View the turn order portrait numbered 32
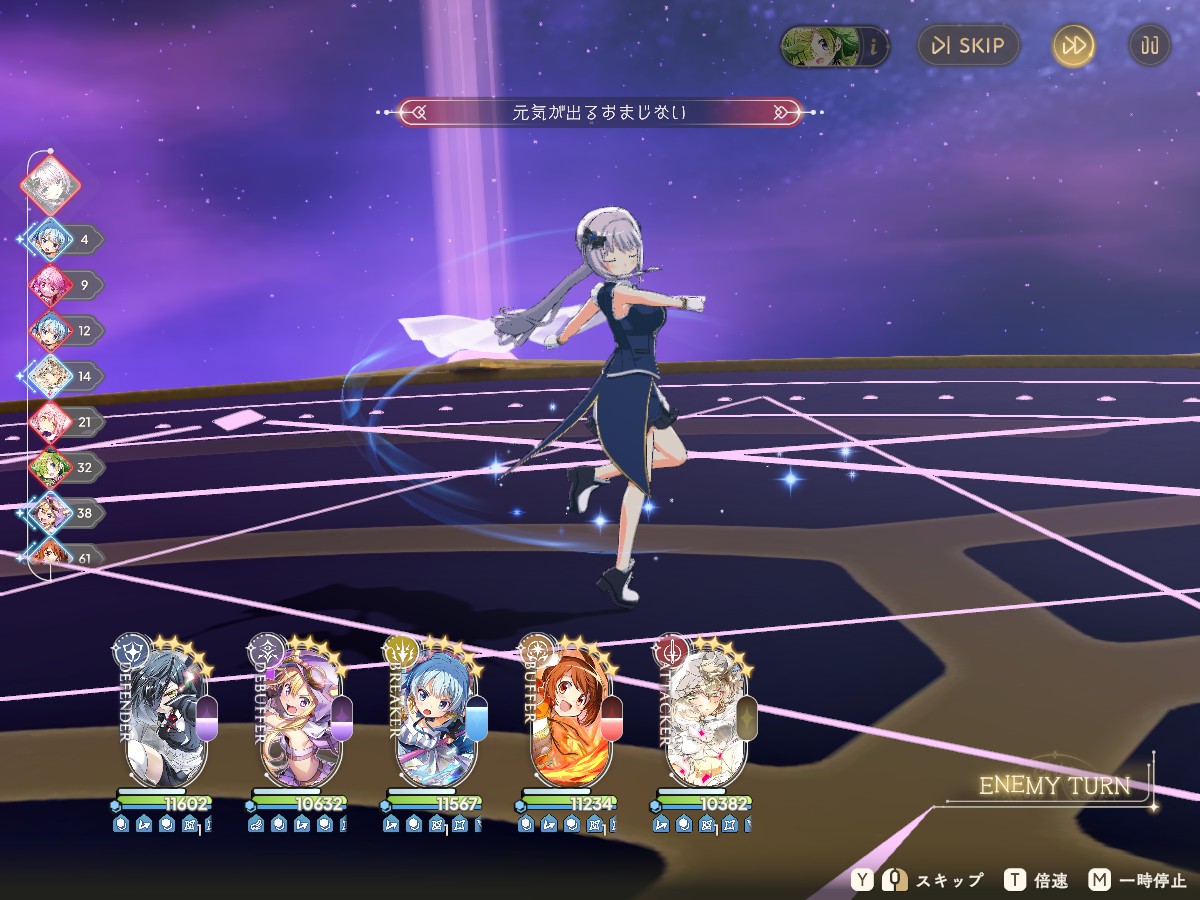Image resolution: width=1200 pixels, height=900 pixels. click(49, 468)
